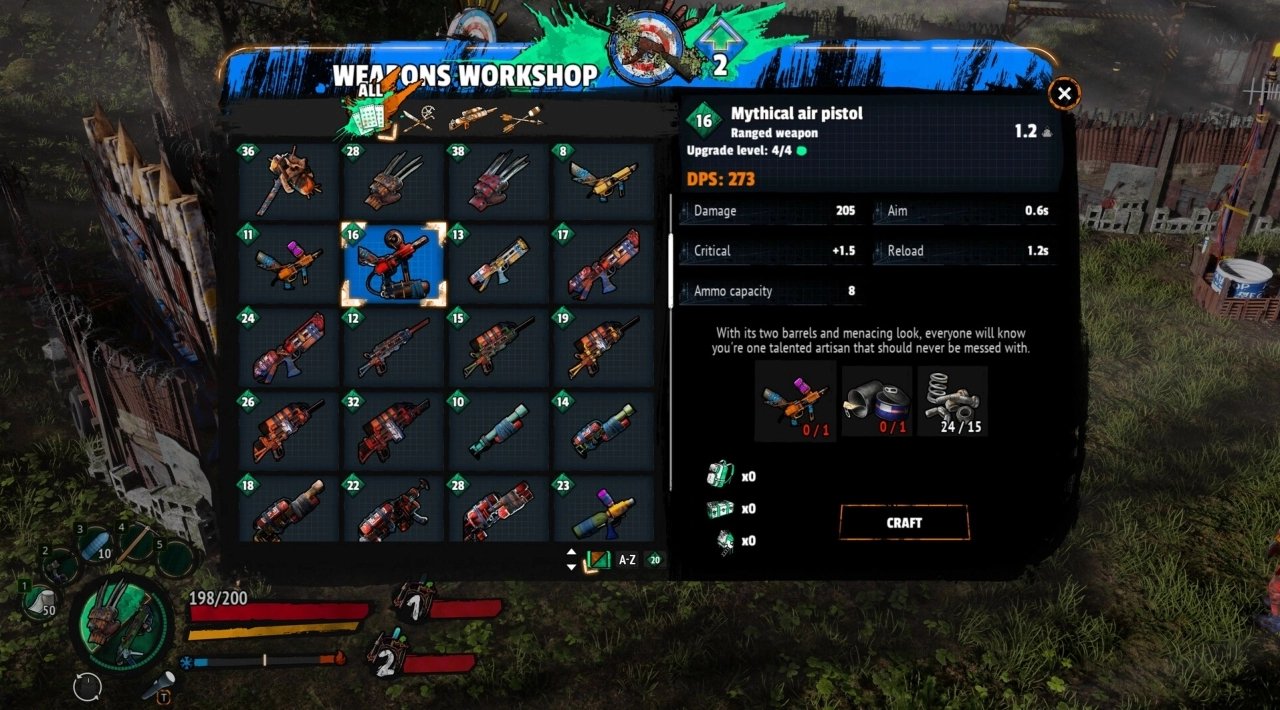Choose the level 28 claw glove blueprint

pos(392,180)
